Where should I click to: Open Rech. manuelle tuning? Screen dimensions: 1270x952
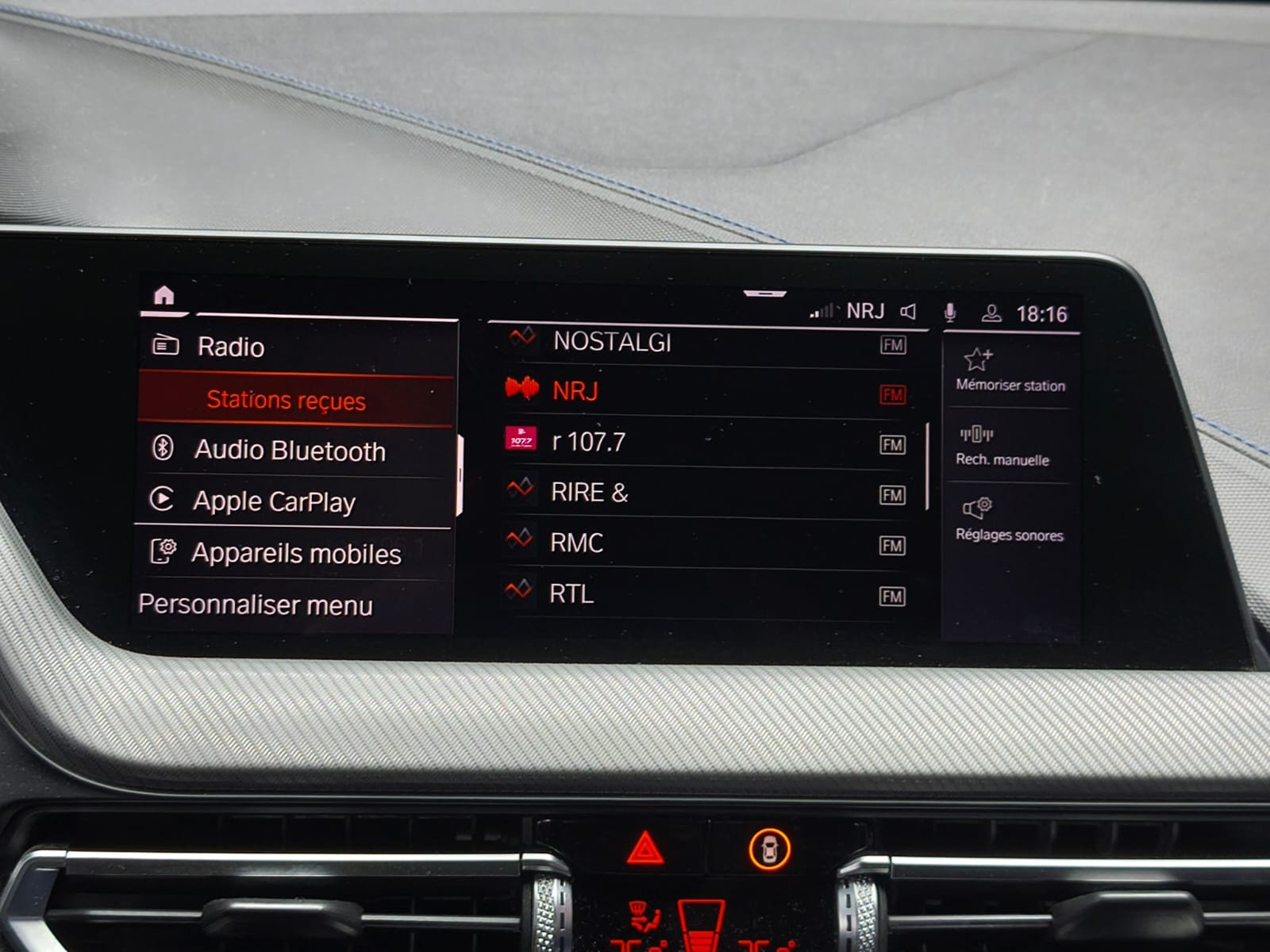tap(1002, 446)
